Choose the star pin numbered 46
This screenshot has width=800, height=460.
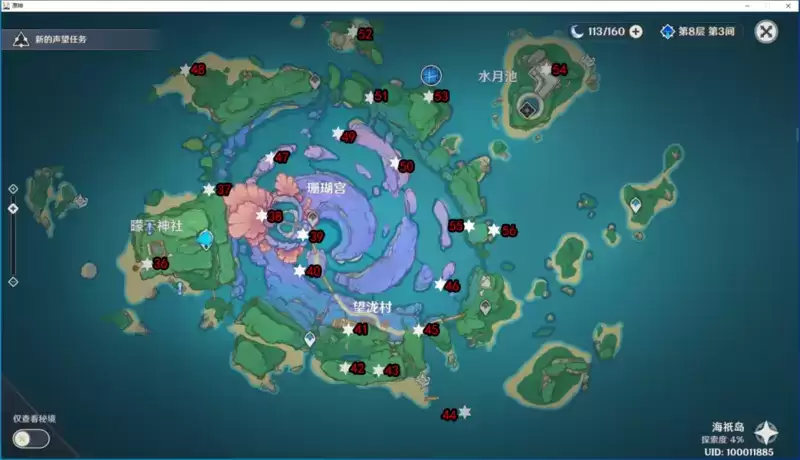(x=440, y=285)
